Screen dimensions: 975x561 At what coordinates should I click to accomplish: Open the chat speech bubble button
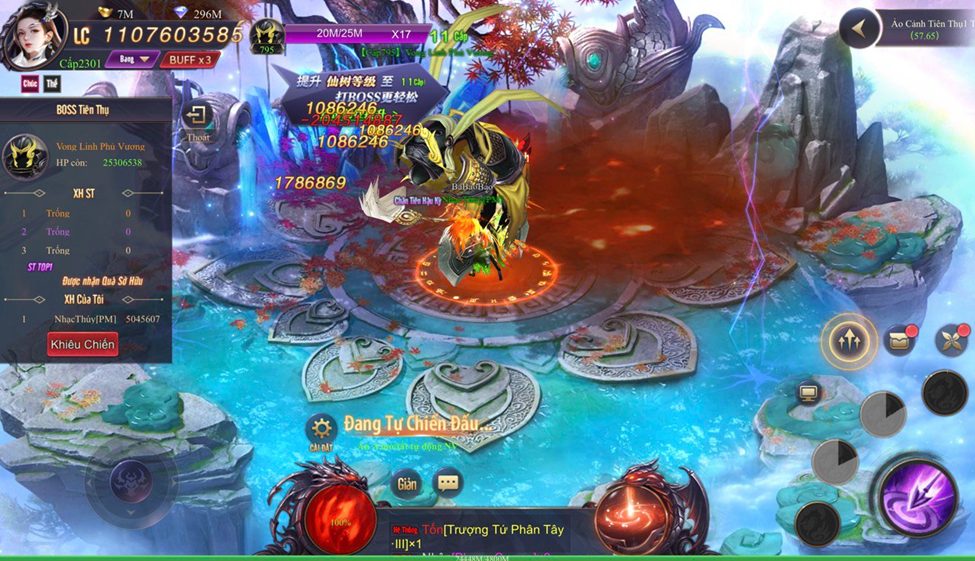448,483
